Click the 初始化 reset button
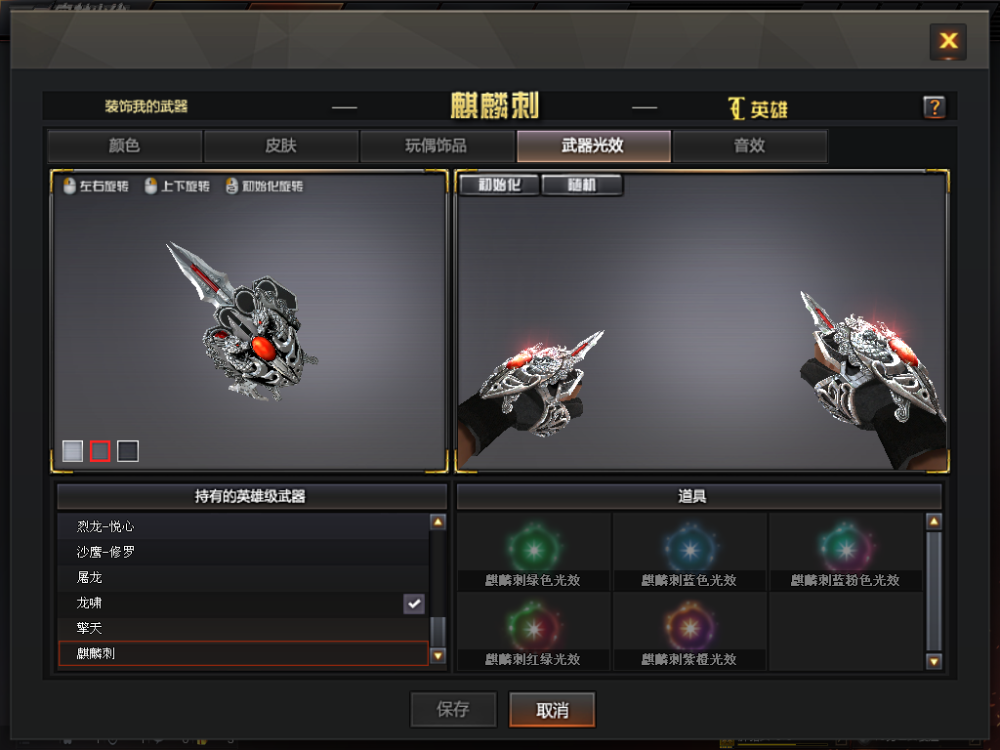1000x750 pixels. pyautogui.click(x=498, y=185)
